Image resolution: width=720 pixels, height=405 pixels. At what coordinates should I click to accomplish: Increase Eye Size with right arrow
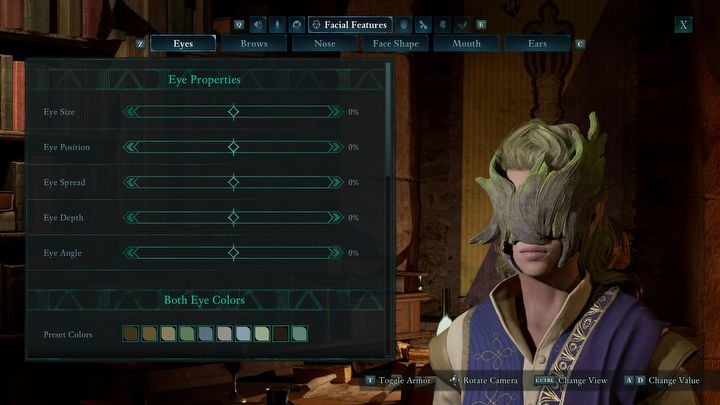(335, 112)
